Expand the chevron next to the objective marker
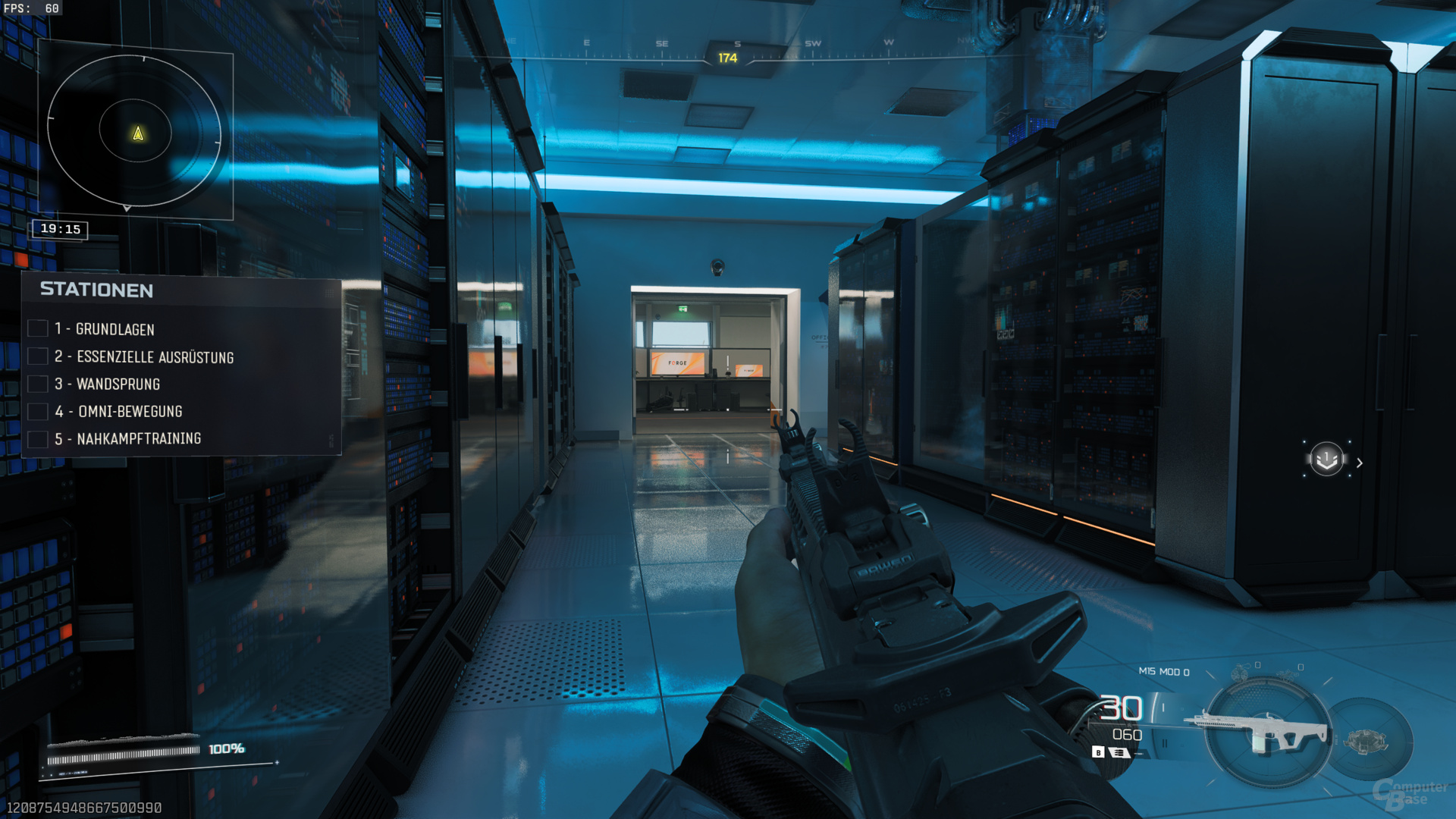 [1360, 462]
